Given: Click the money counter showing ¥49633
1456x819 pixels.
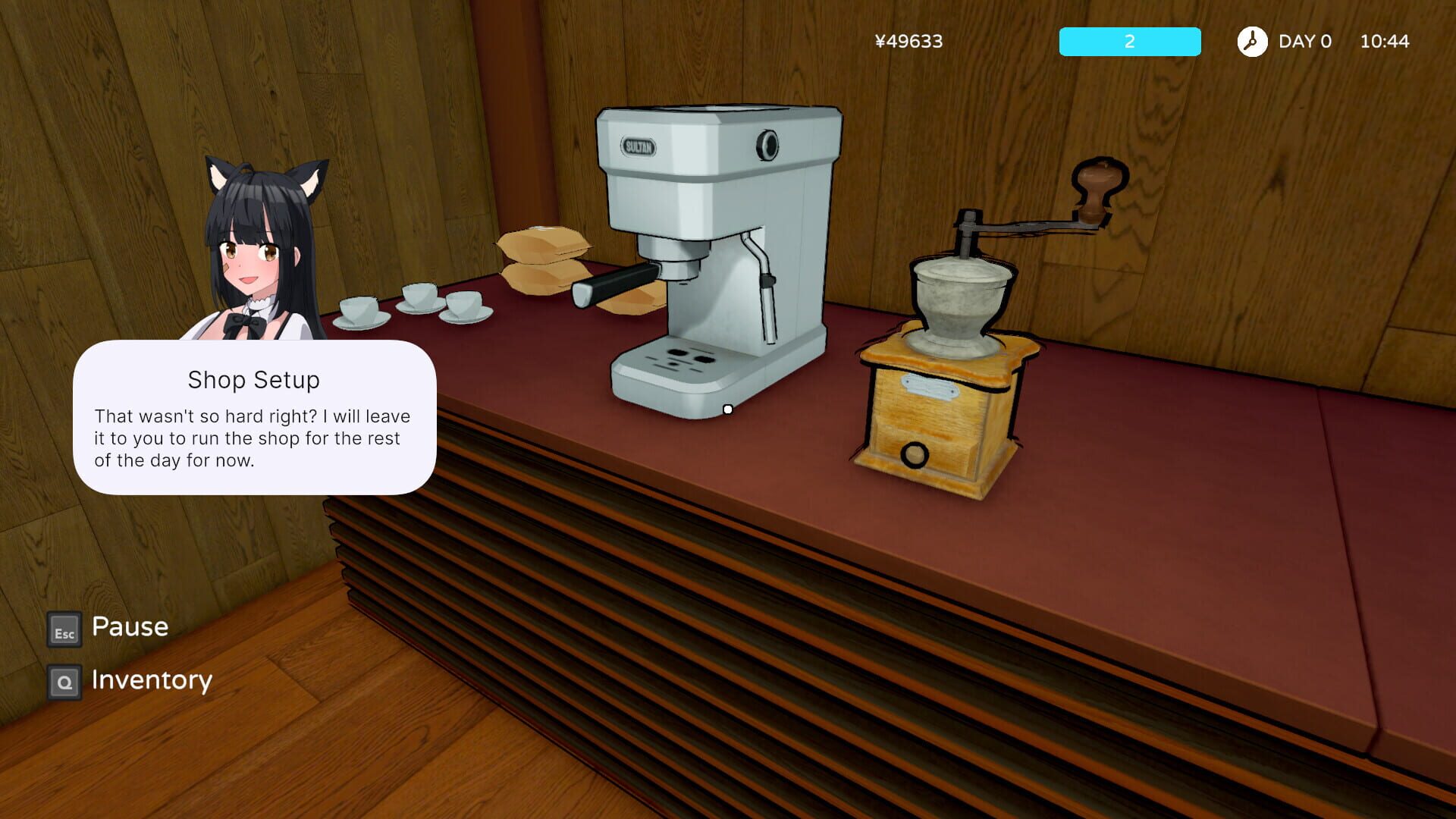Looking at the screenshot, I should point(908,42).
